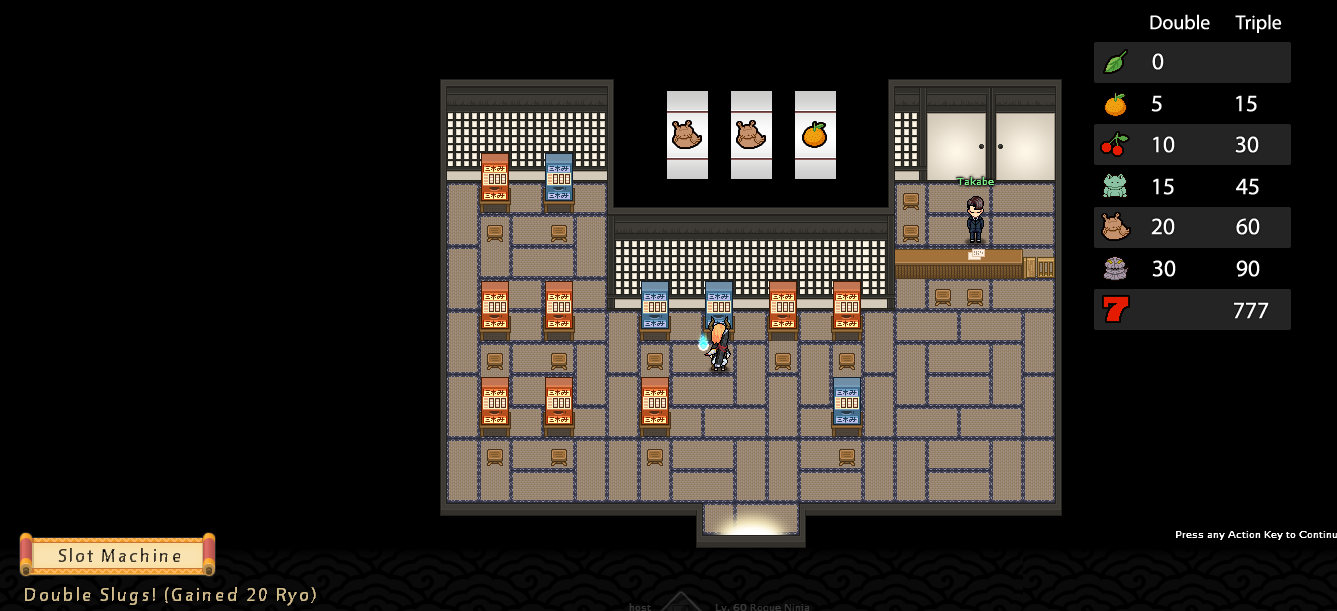Click the Slot Machine scroll banner
The image size is (1337, 611).
(x=118, y=555)
